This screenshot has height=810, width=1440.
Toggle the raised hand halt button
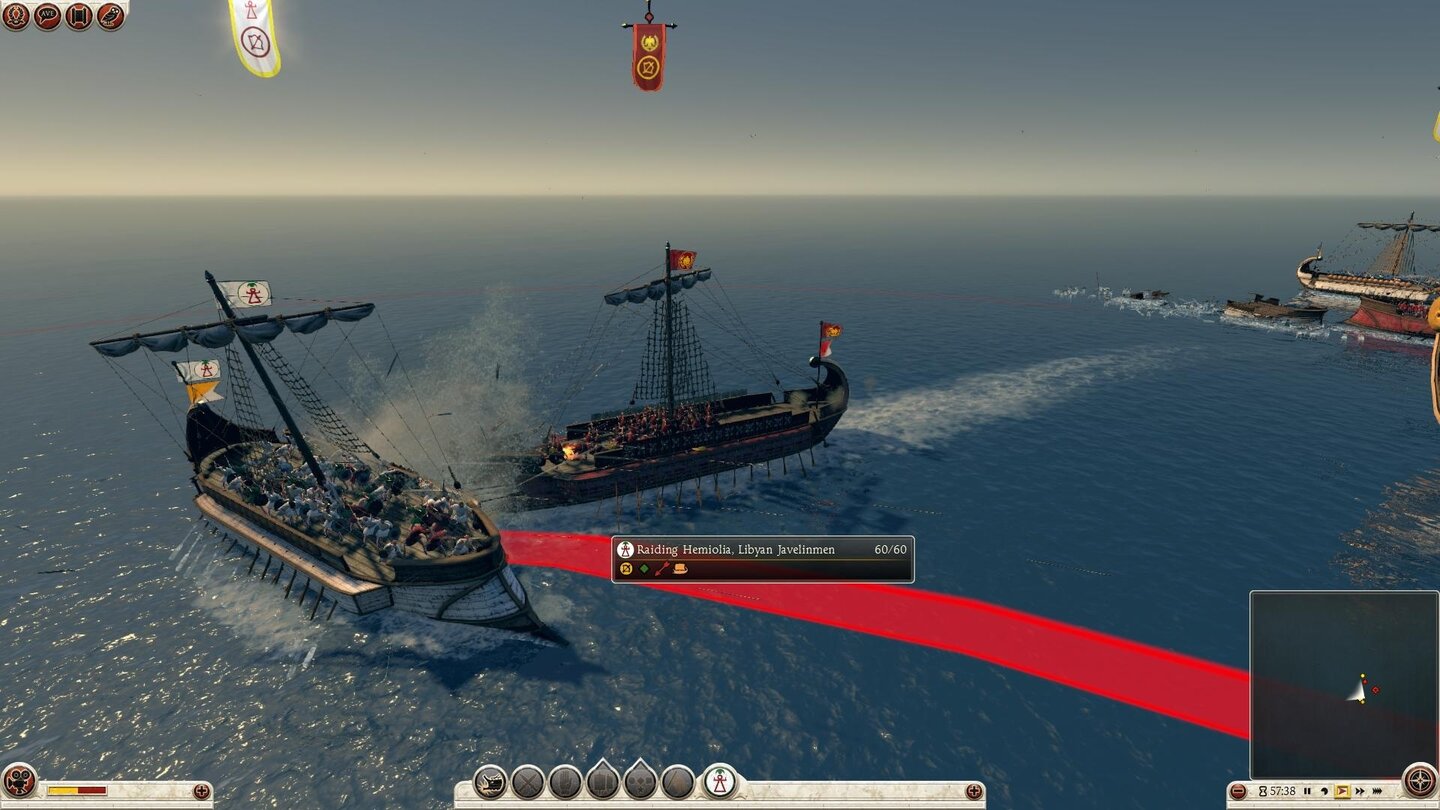[x=565, y=781]
